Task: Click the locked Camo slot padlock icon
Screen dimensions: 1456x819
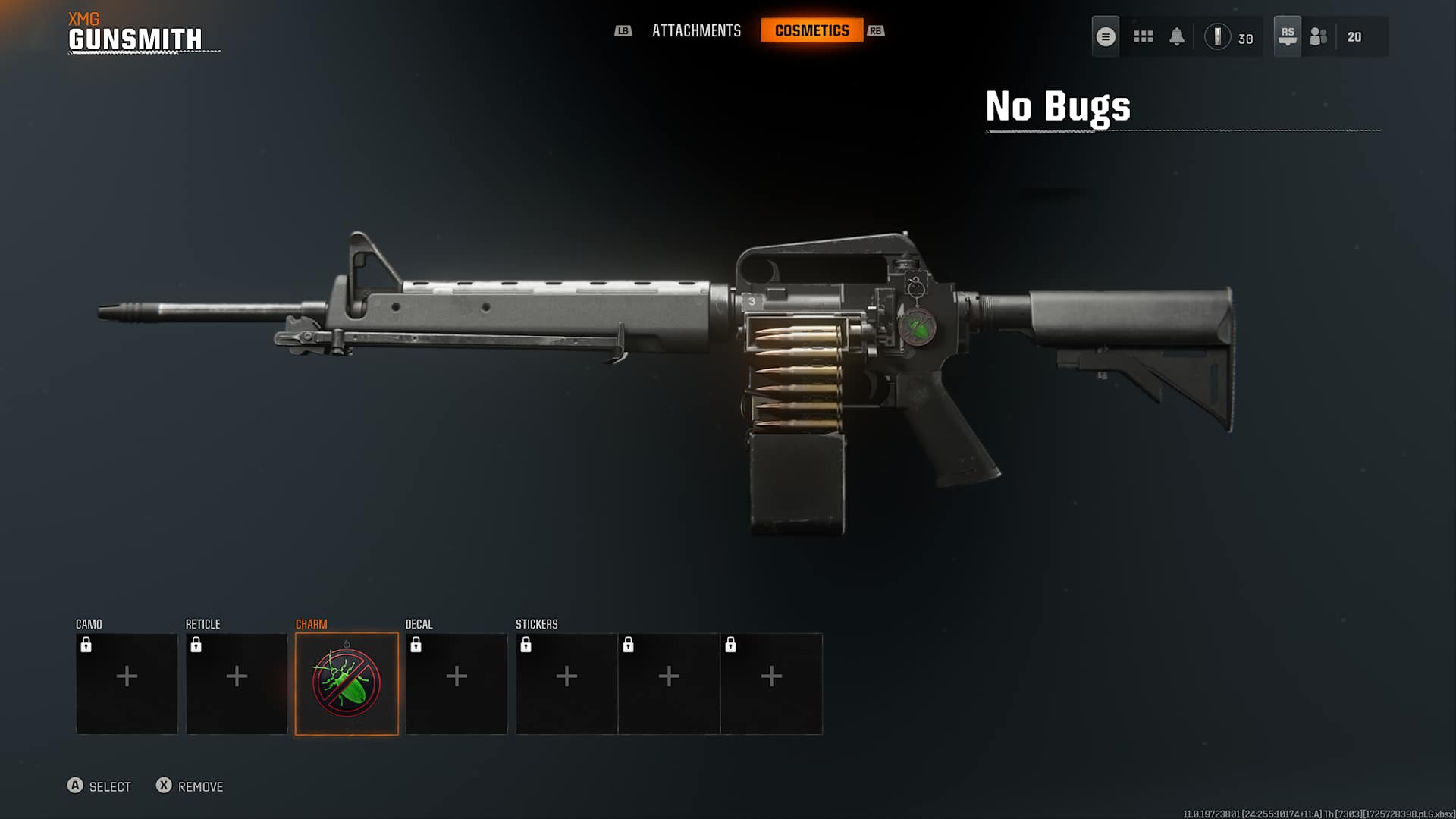Action: coord(86,645)
